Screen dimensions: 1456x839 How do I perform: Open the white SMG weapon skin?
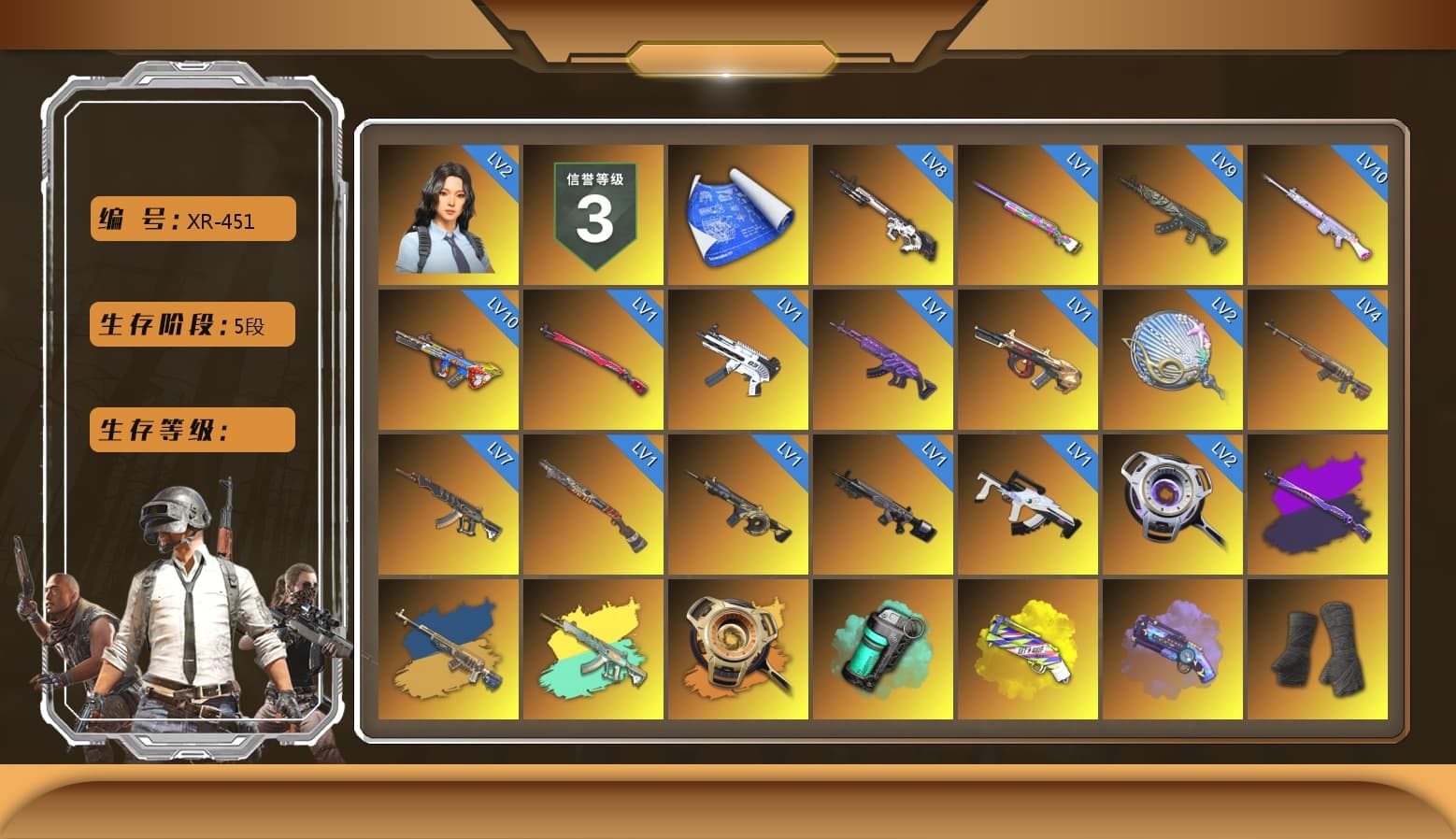coord(738,360)
